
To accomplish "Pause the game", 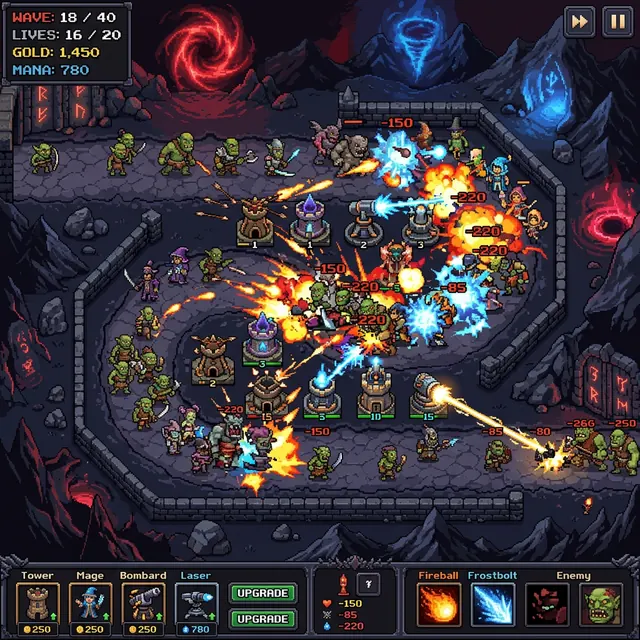I will [x=616, y=22].
